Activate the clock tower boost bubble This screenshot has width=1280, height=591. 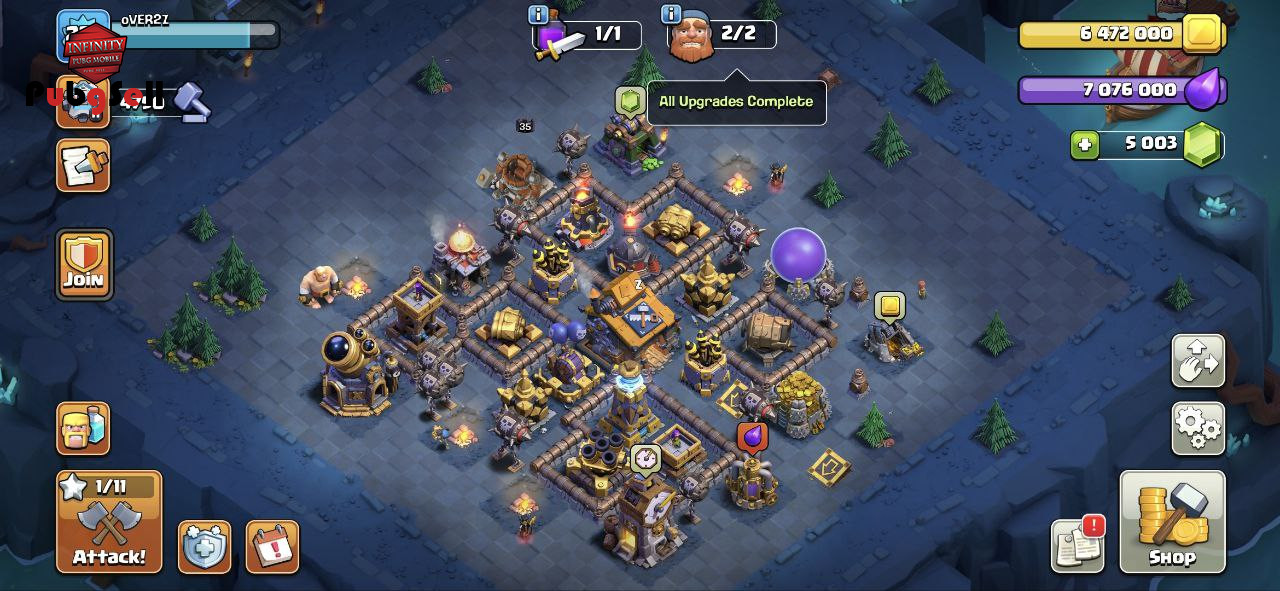tap(646, 459)
